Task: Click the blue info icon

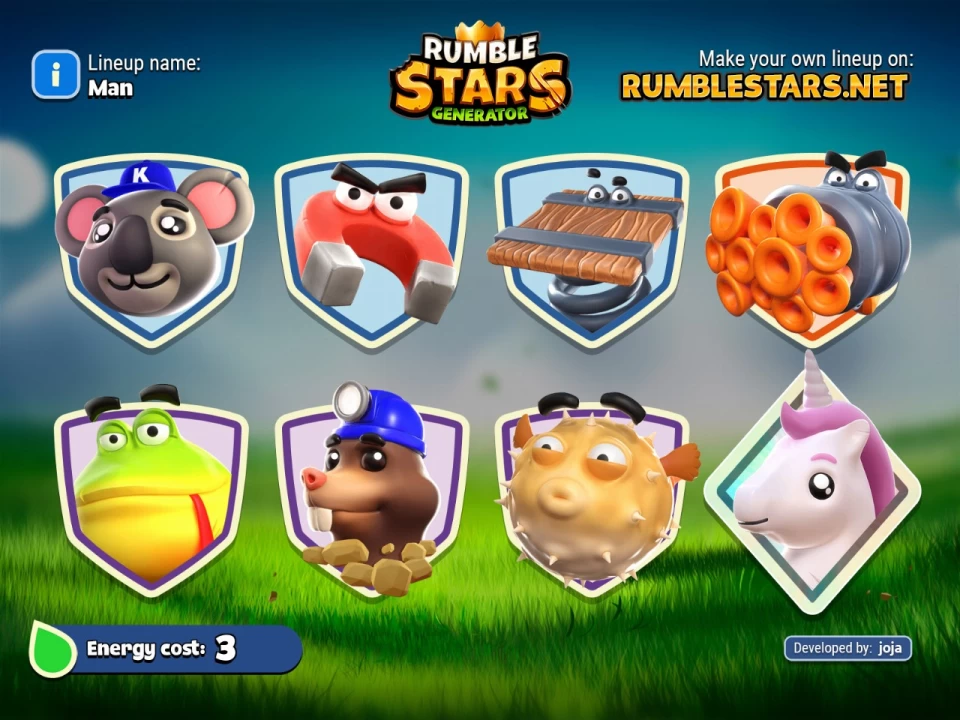Action: [55, 75]
